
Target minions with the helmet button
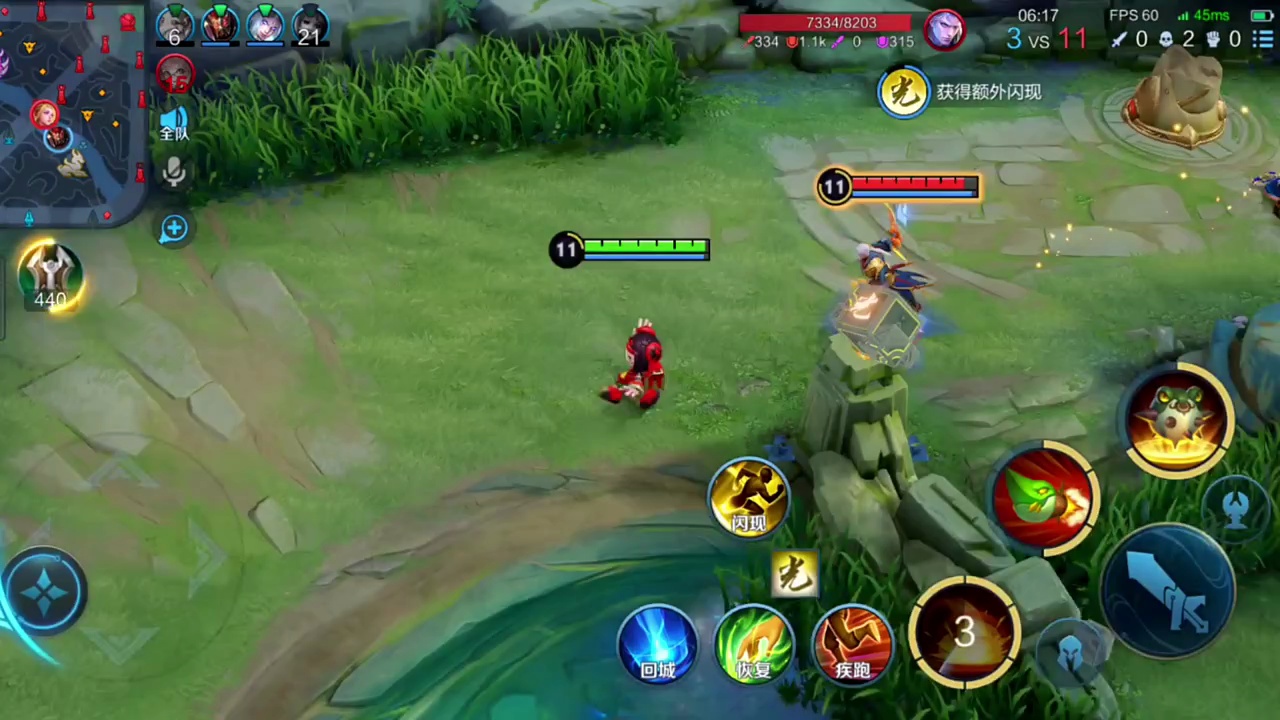click(x=1070, y=651)
